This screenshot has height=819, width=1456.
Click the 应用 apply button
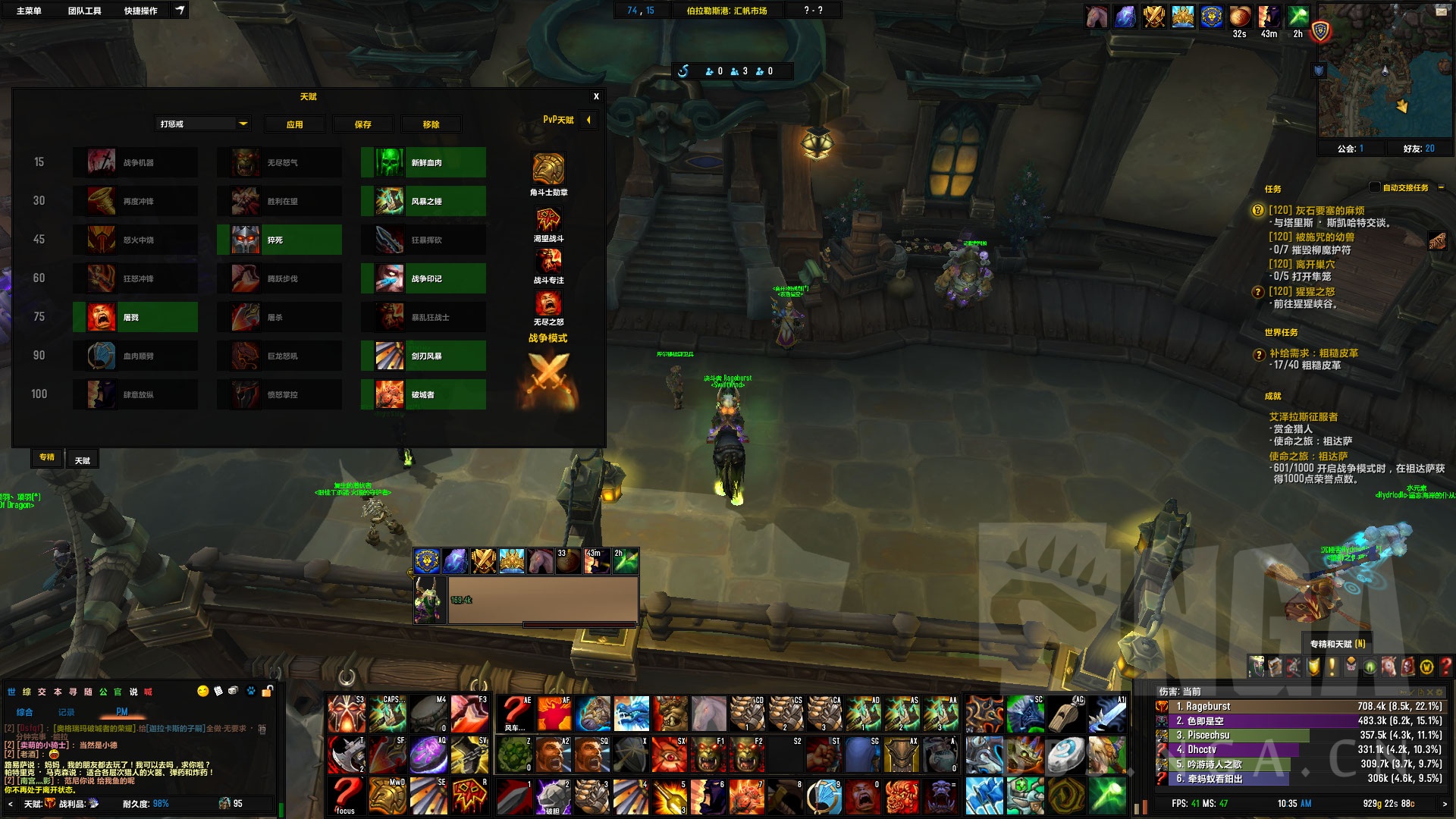pos(294,124)
